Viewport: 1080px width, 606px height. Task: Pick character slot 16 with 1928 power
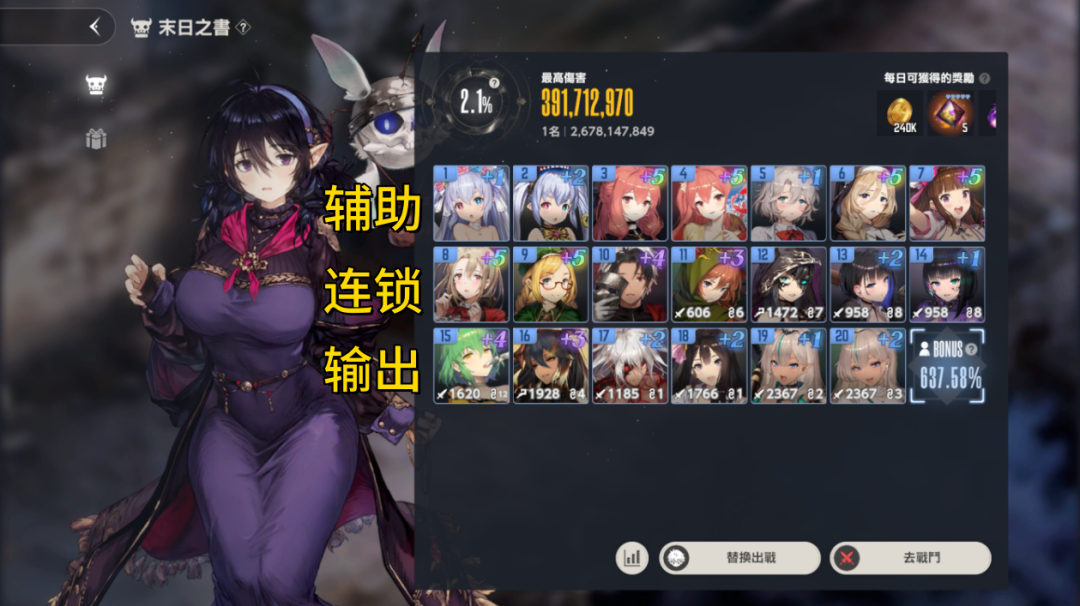550,366
